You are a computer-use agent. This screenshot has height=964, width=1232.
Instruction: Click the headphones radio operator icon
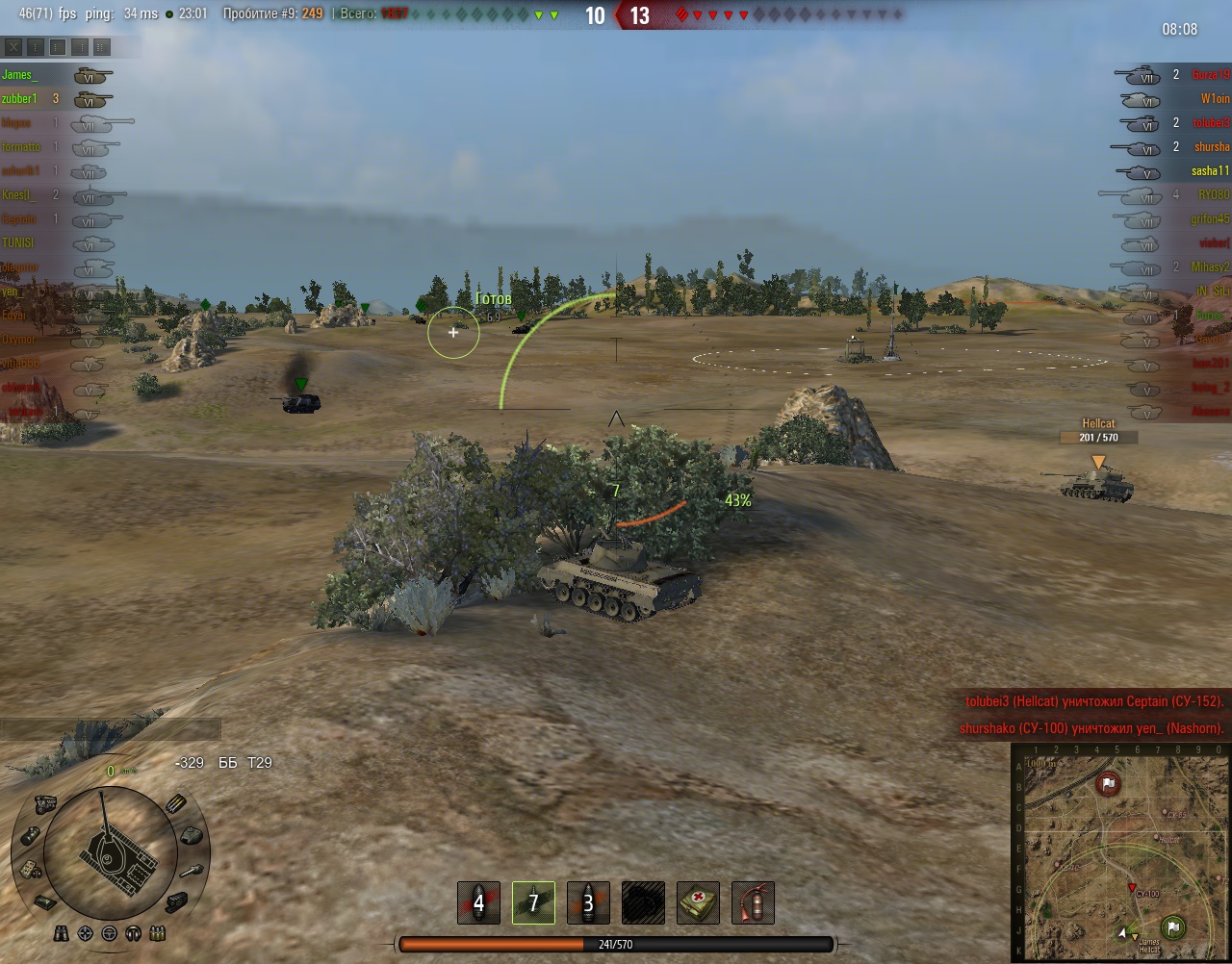[x=134, y=933]
